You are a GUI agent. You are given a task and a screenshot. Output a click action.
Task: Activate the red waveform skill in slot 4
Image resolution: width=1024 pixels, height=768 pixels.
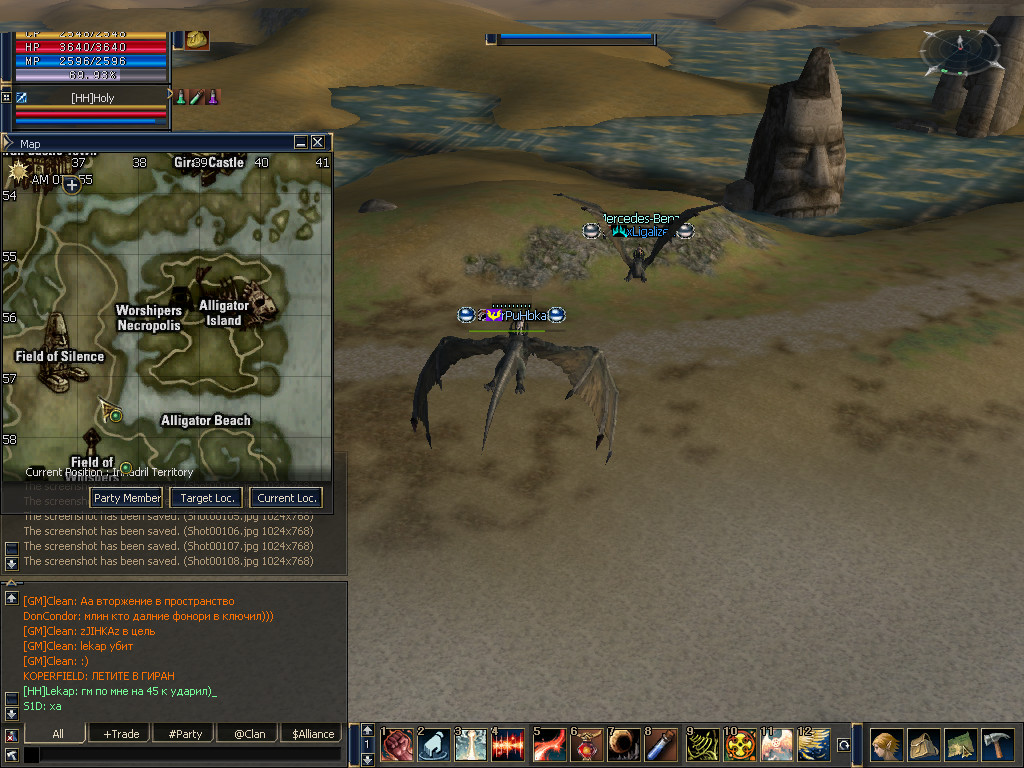[508, 745]
